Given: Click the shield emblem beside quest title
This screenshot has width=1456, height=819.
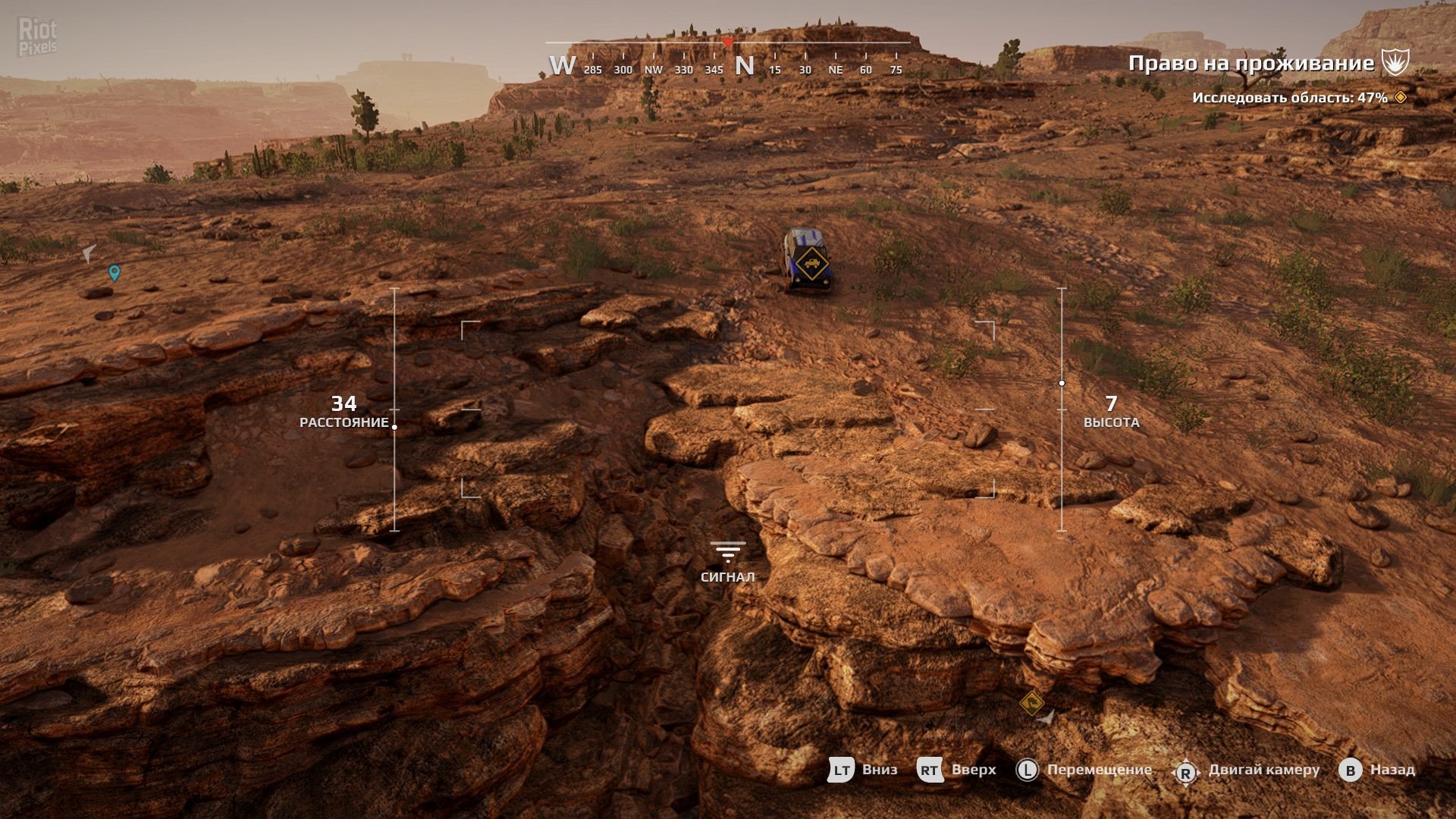Looking at the screenshot, I should click(x=1395, y=62).
